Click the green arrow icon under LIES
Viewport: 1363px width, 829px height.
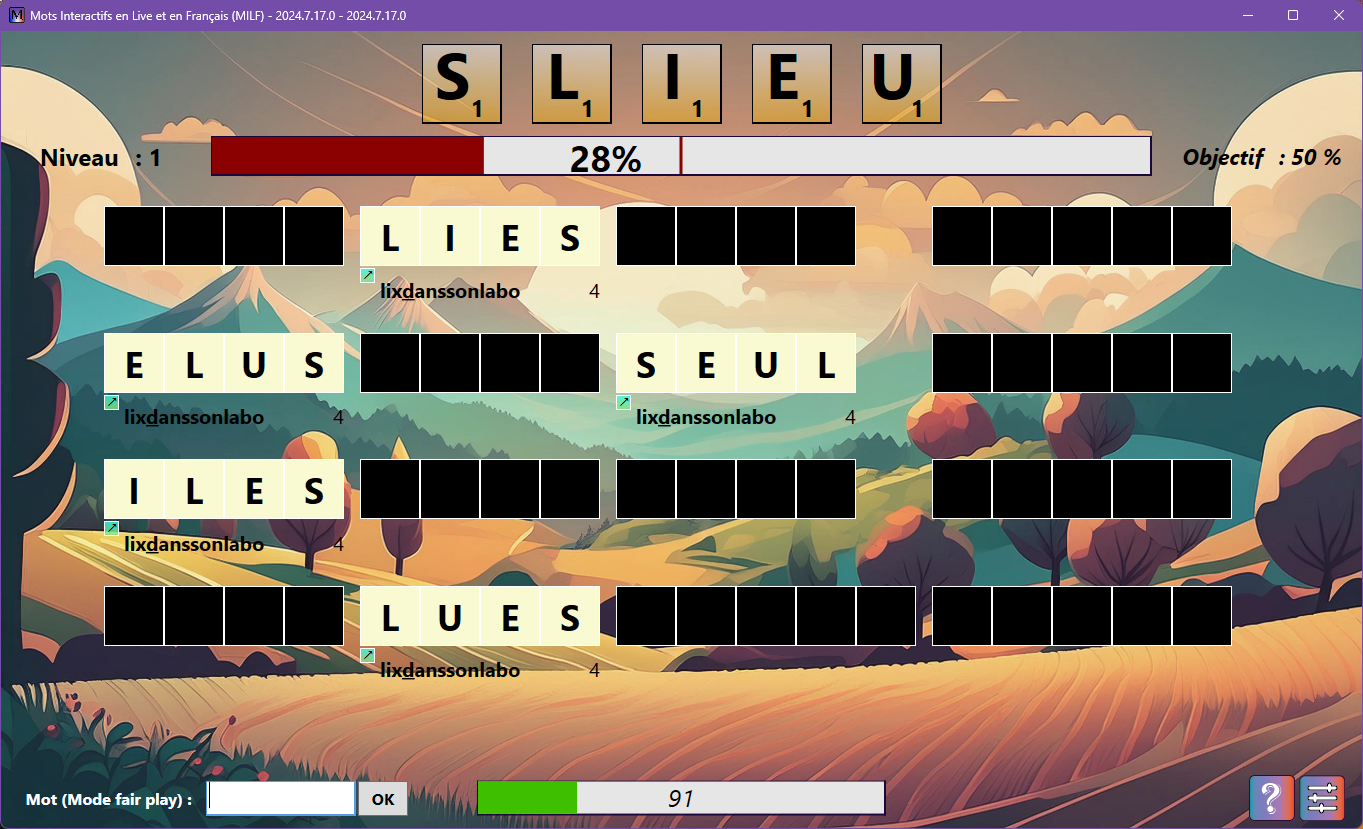367,275
